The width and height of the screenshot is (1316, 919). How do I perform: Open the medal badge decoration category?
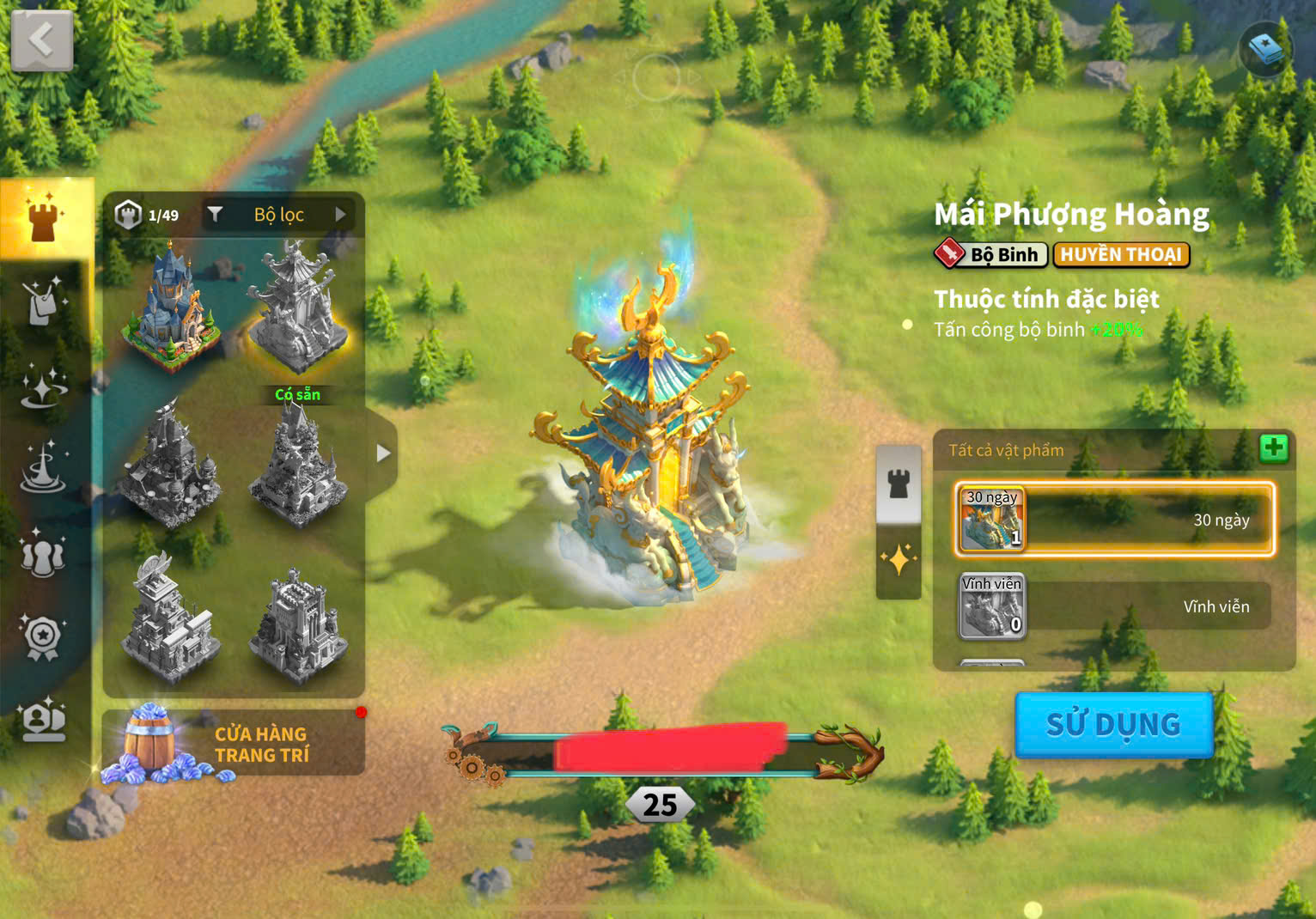[42, 637]
